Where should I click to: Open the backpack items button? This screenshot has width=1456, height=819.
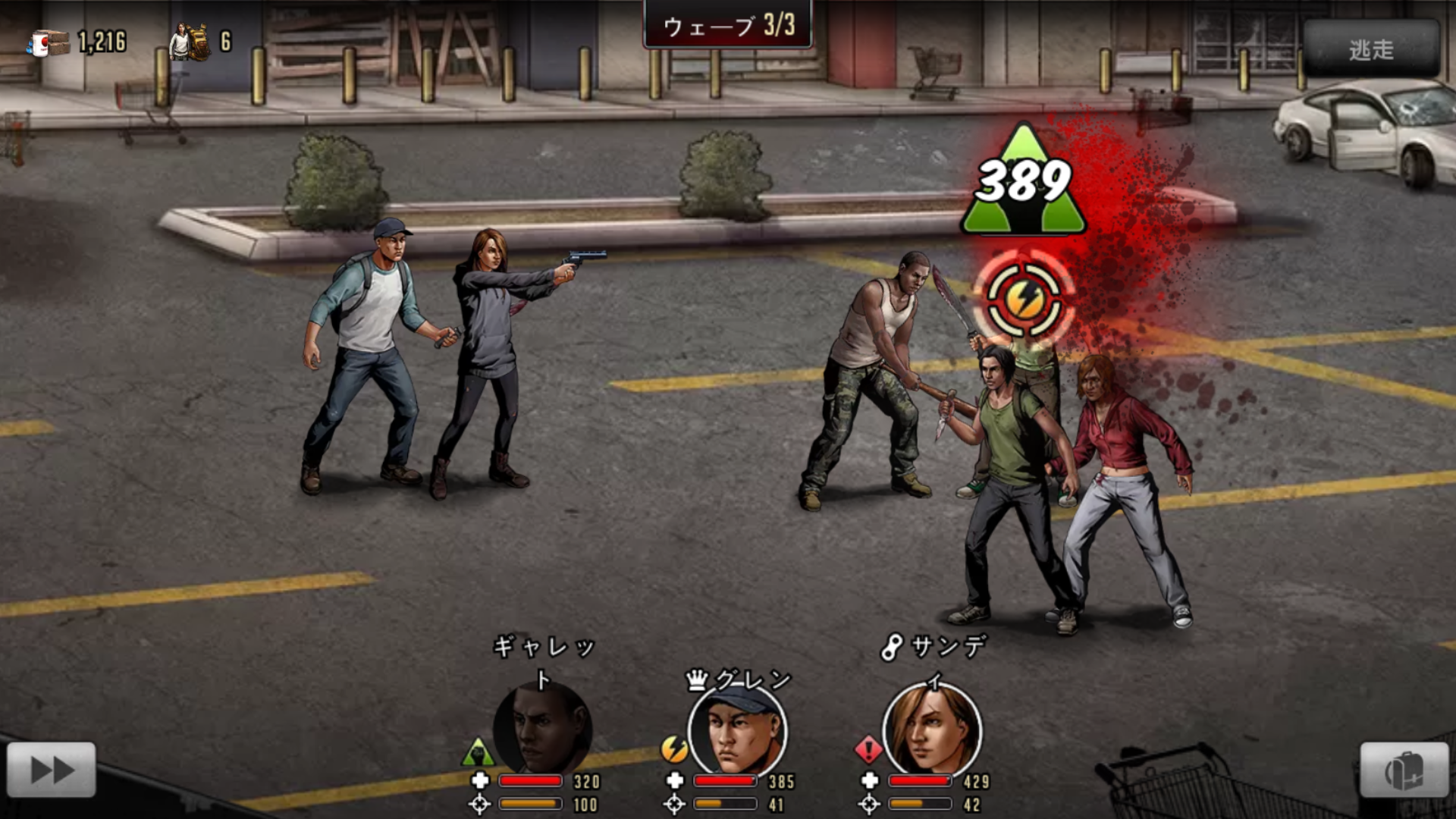click(x=1404, y=770)
